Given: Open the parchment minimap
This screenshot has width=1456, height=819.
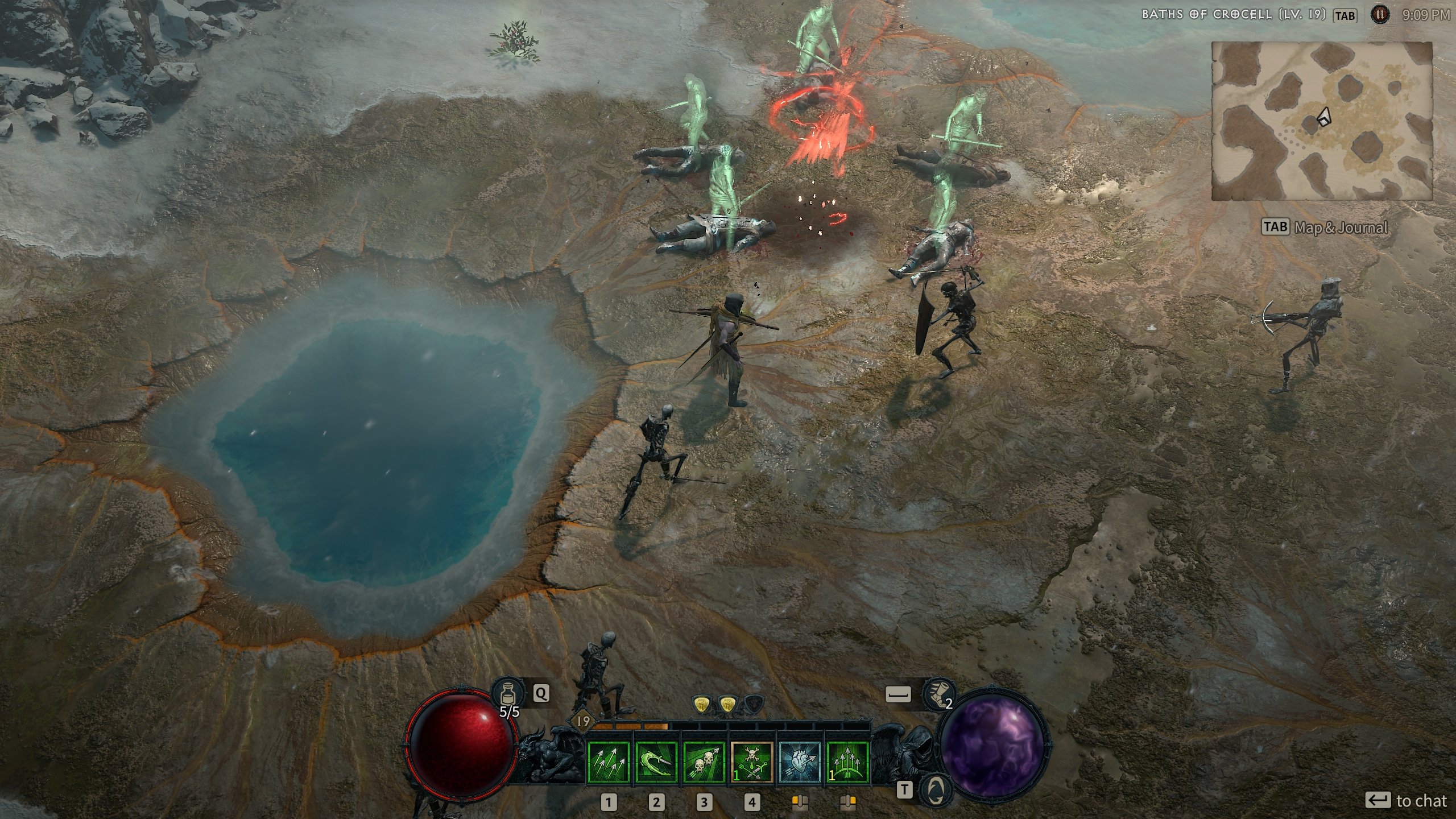Looking at the screenshot, I should (1321, 121).
